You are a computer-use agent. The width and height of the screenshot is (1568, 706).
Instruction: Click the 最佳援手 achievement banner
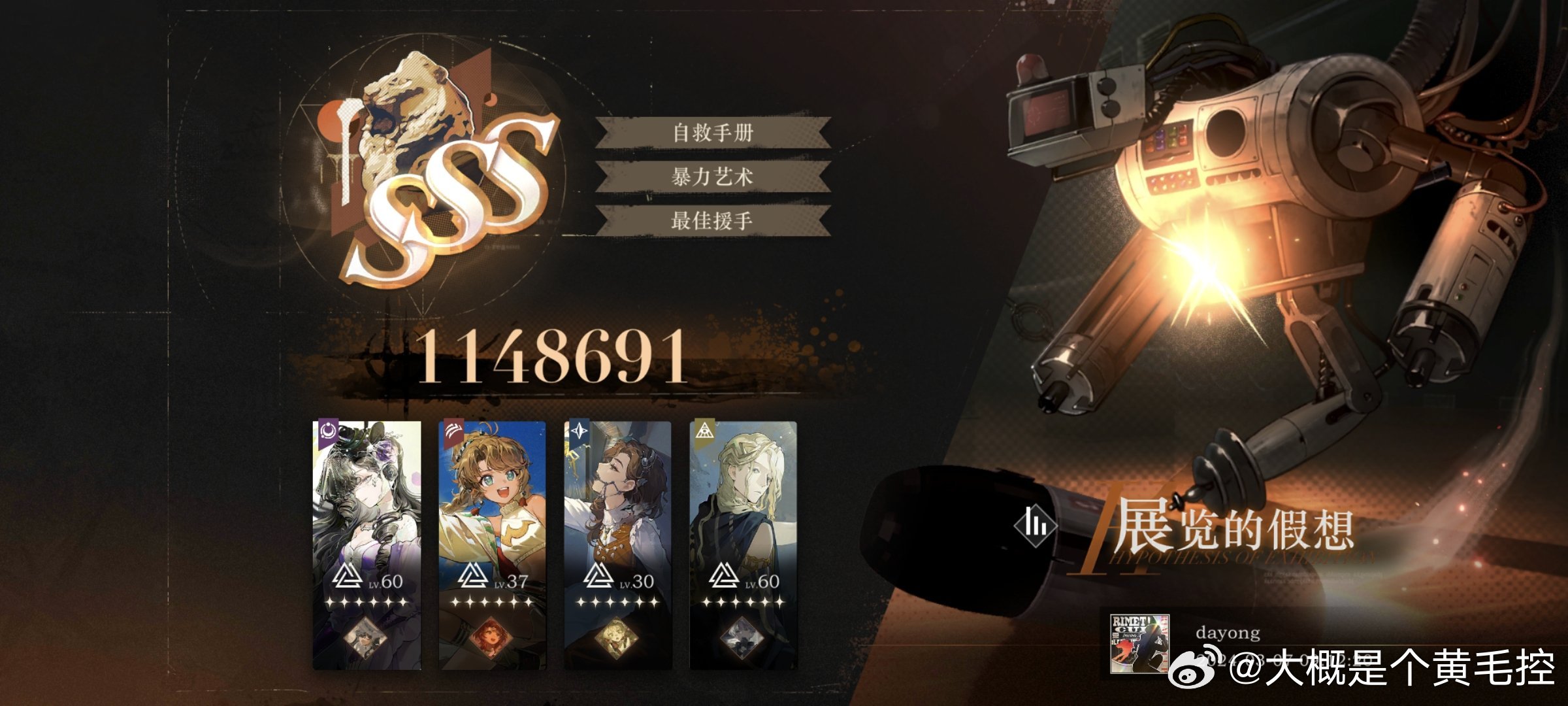pyautogui.click(x=713, y=220)
